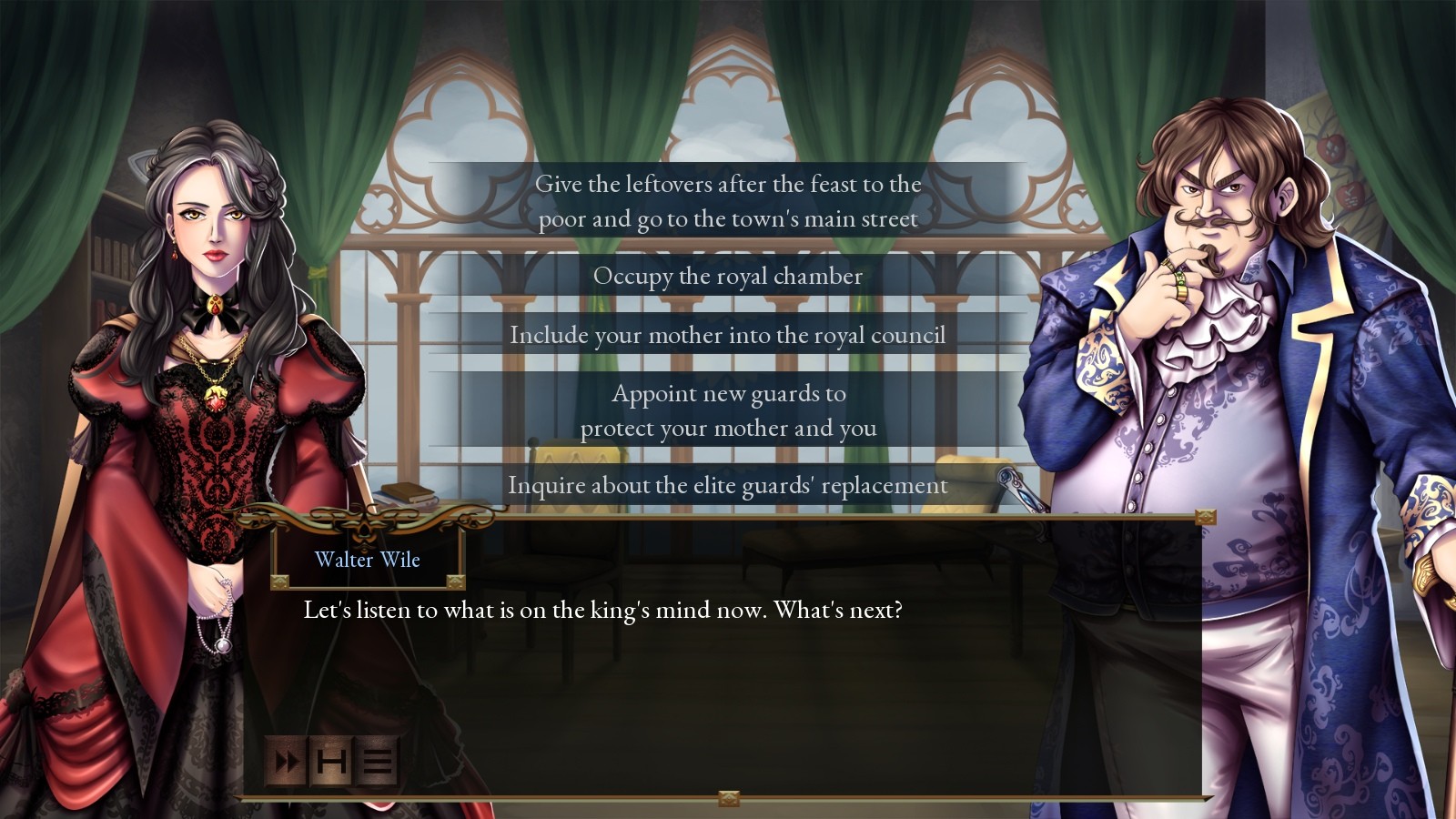Pick 'Inquire about the elite guards' replacement'
Screen dimensions: 1456x819
point(726,485)
